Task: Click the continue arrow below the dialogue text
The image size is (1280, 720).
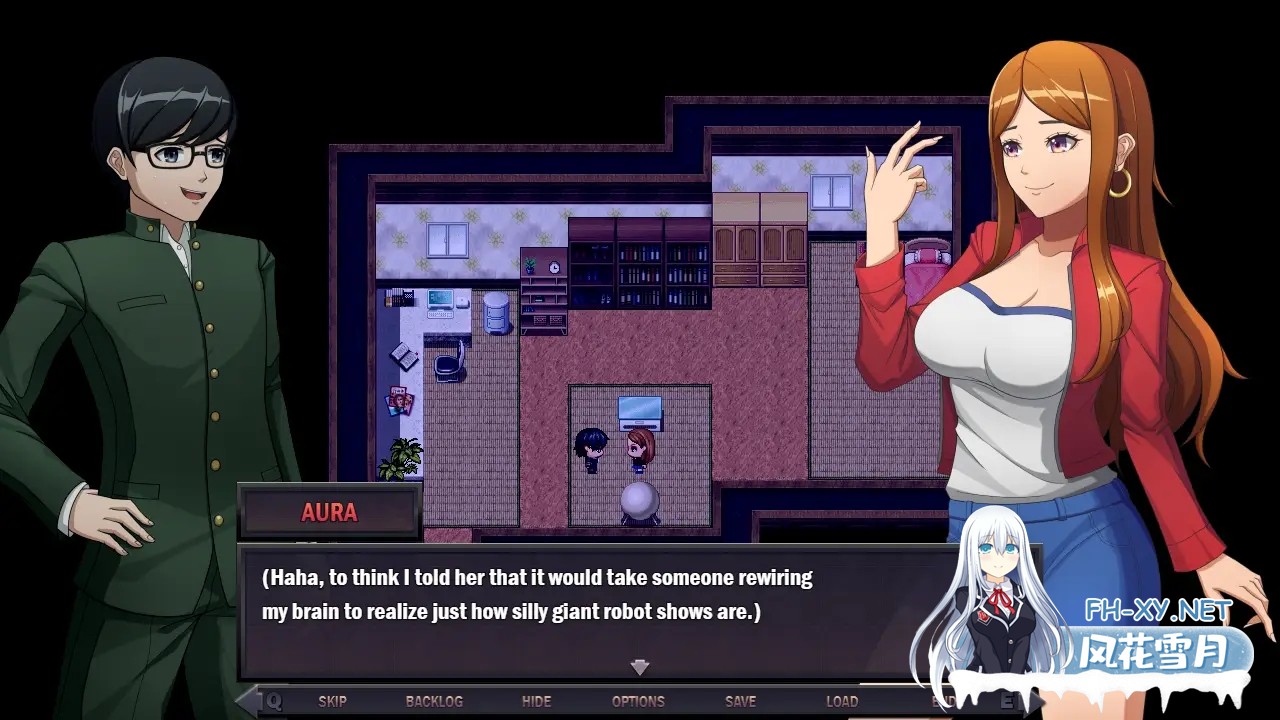Action: pos(639,665)
